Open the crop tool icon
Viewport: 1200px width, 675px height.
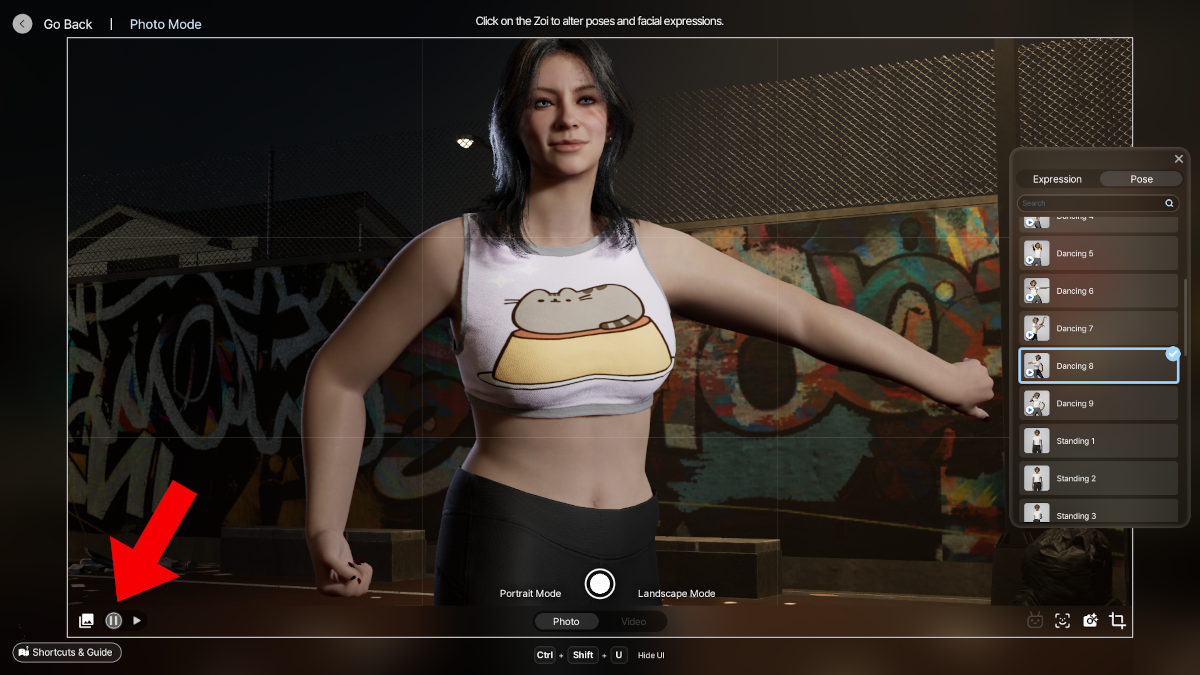tap(1118, 621)
